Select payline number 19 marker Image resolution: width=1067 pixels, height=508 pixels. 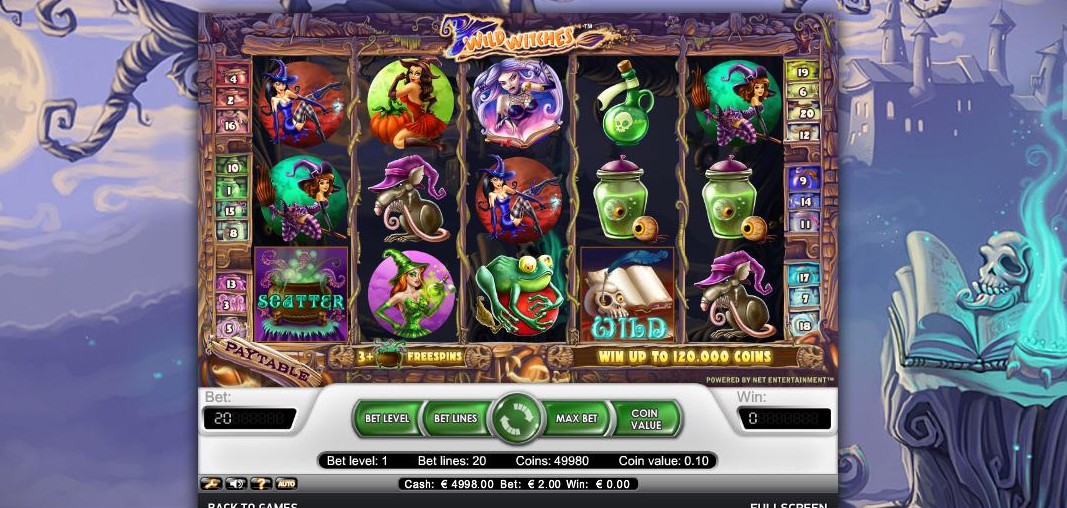tap(802, 71)
